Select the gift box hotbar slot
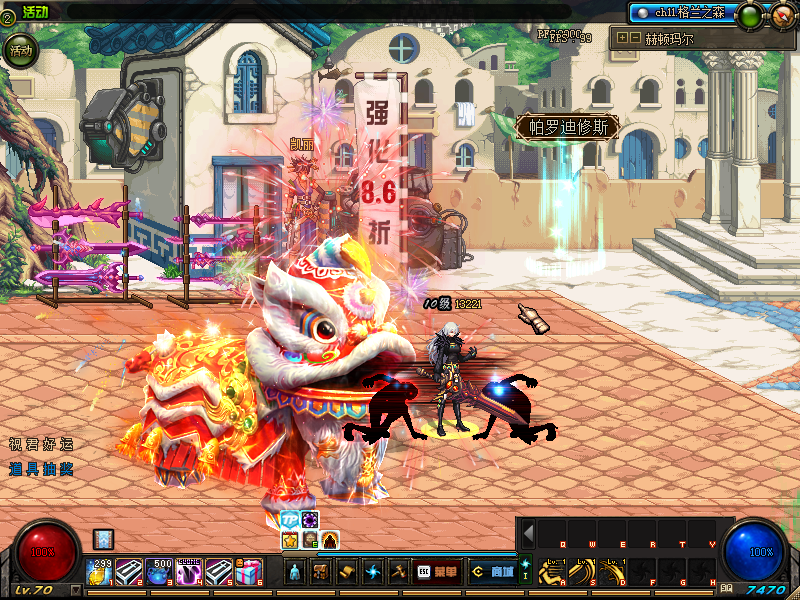 [249, 572]
